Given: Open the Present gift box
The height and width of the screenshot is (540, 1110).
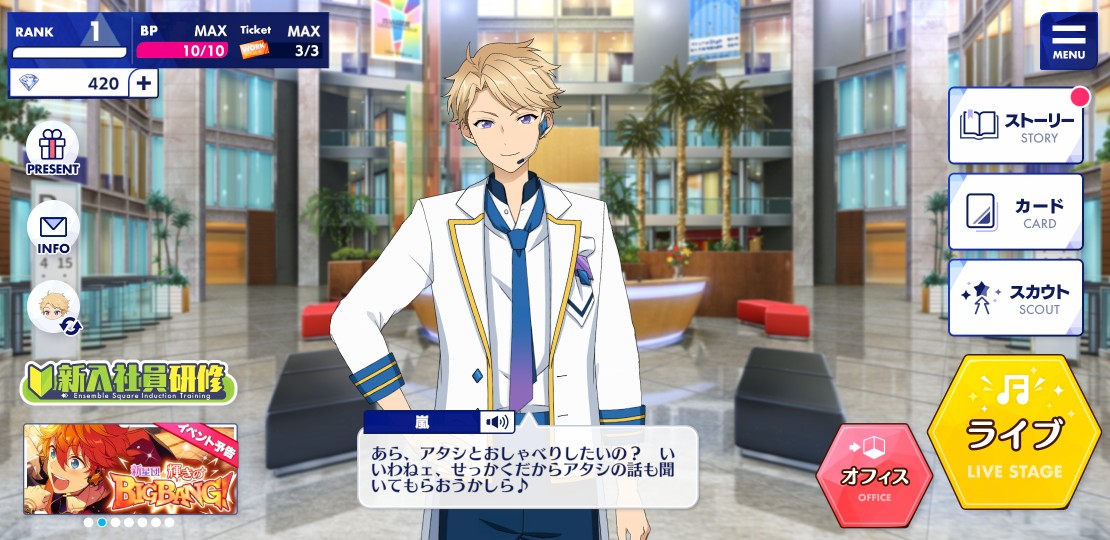Looking at the screenshot, I should point(53,152).
